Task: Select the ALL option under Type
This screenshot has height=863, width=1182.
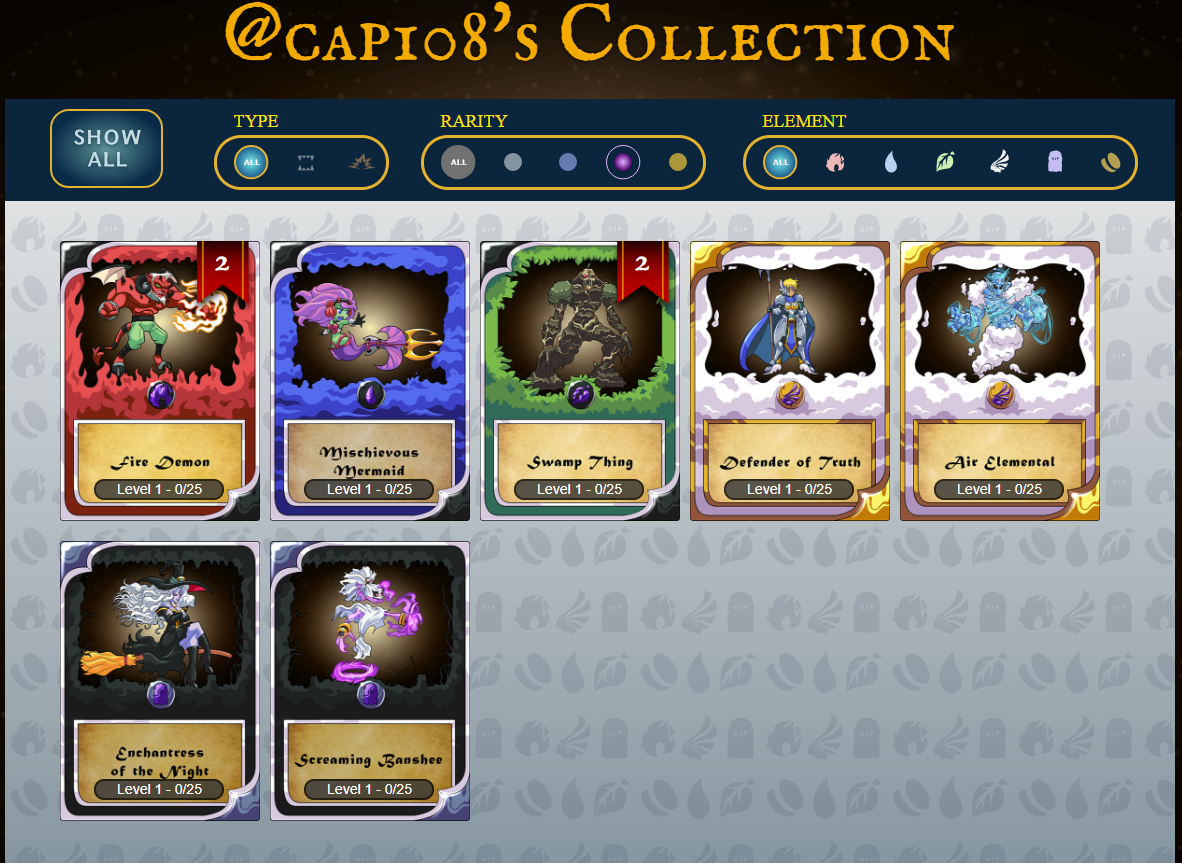Action: click(x=251, y=162)
